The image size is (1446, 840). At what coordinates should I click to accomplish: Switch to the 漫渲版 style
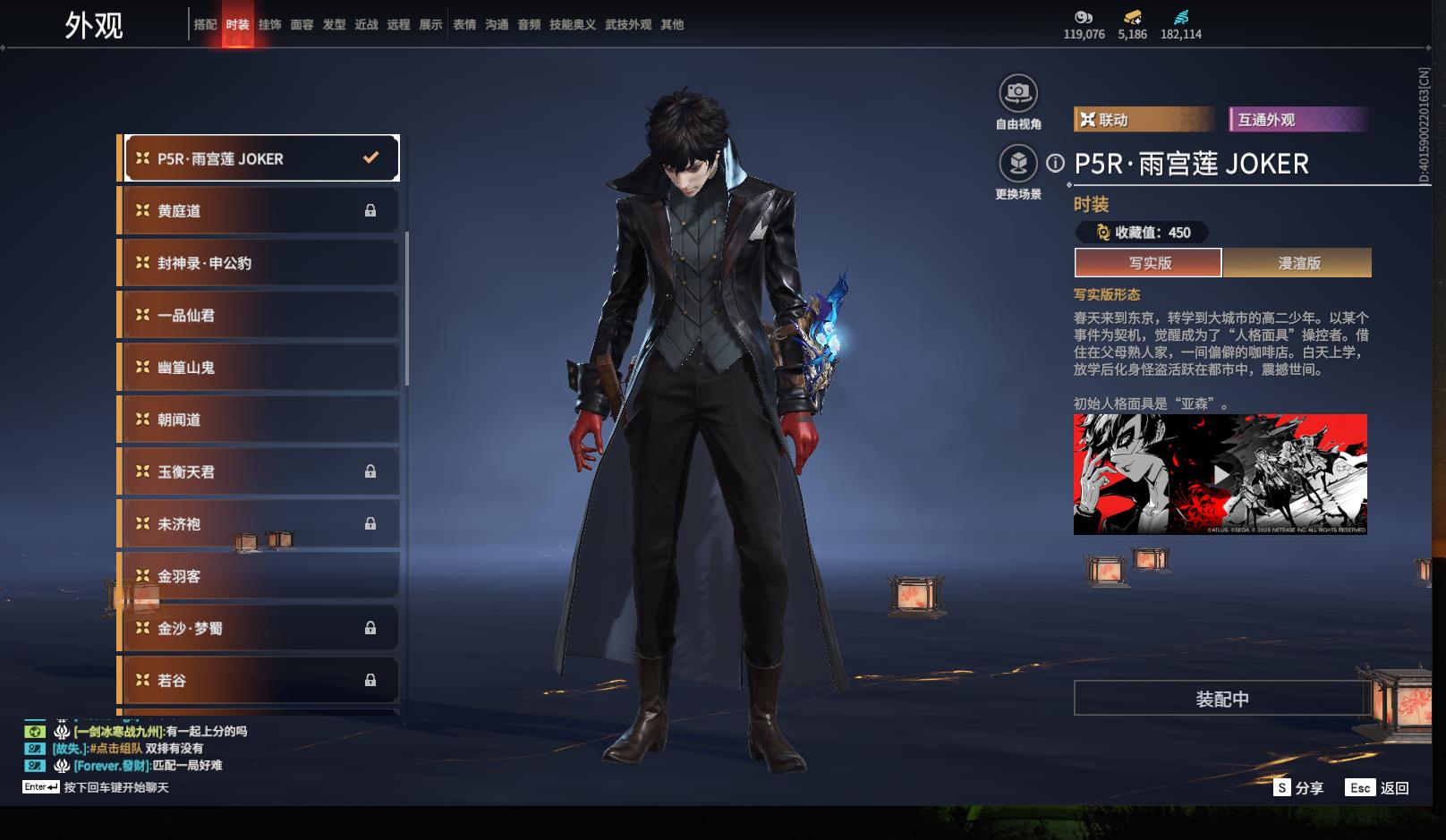click(x=1298, y=263)
